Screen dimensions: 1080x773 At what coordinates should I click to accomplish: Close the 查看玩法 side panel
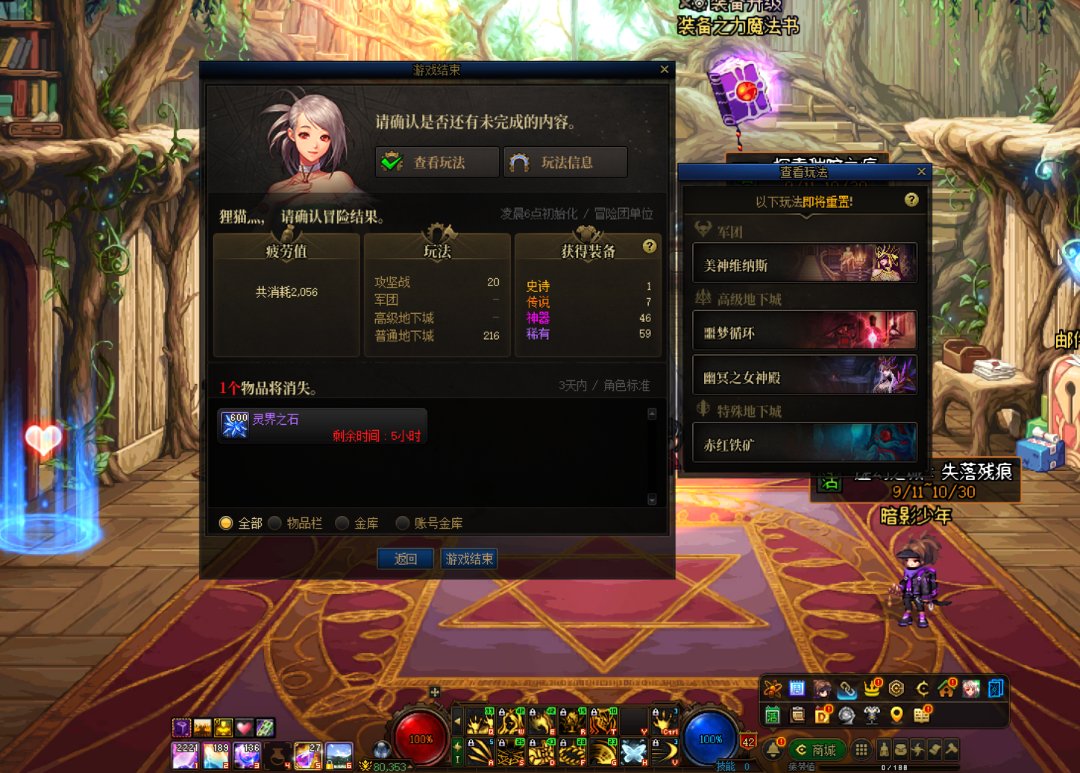tap(921, 172)
